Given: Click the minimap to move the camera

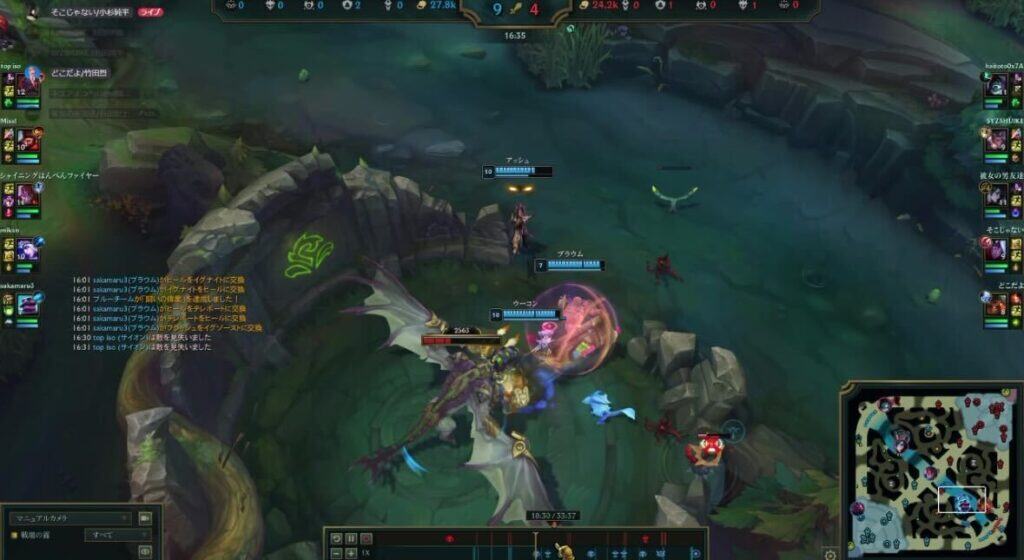Looking at the screenshot, I should click(x=930, y=470).
